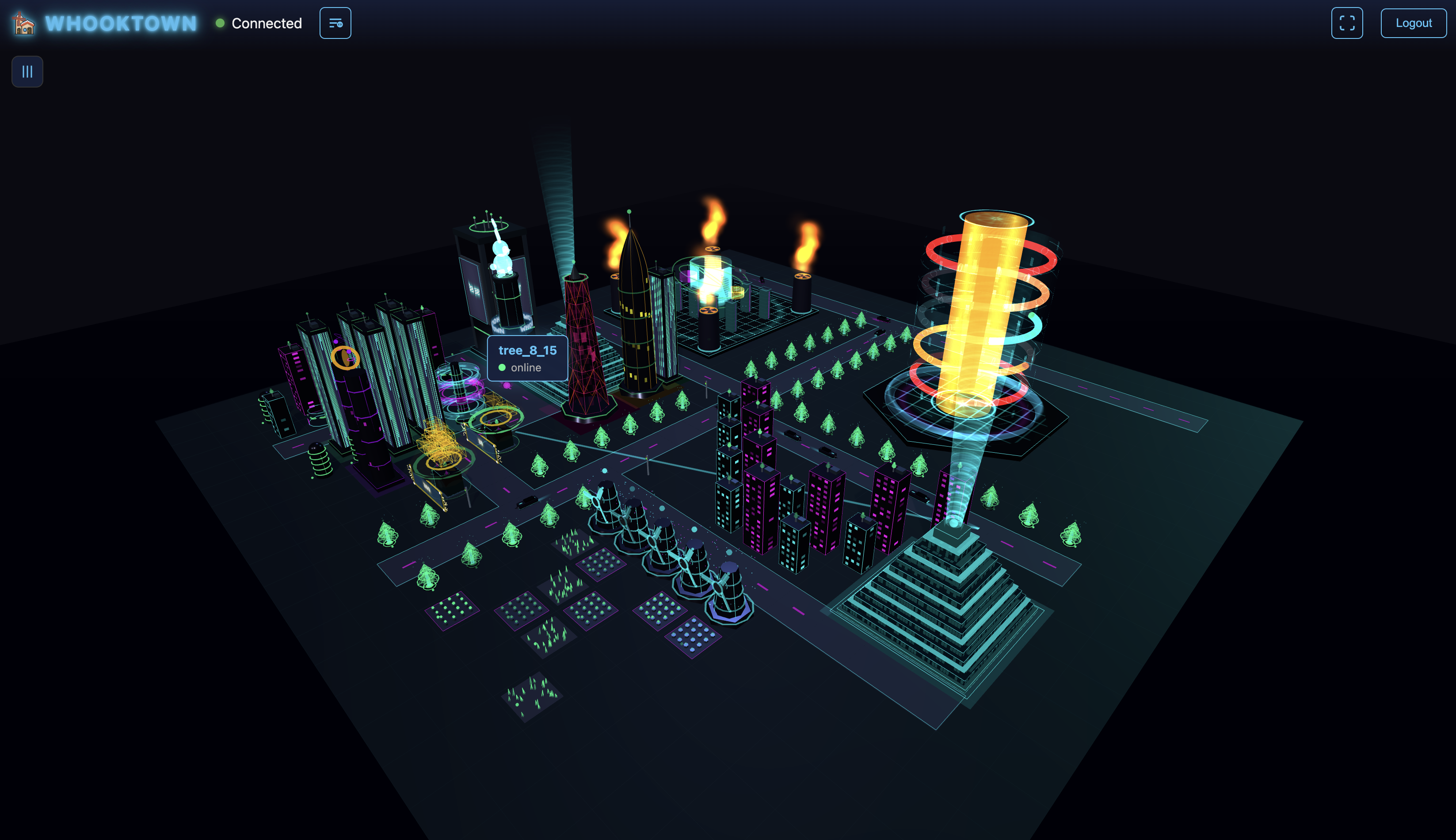The image size is (1456, 840).
Task: Click the Connected label in the top bar
Action: 267,24
